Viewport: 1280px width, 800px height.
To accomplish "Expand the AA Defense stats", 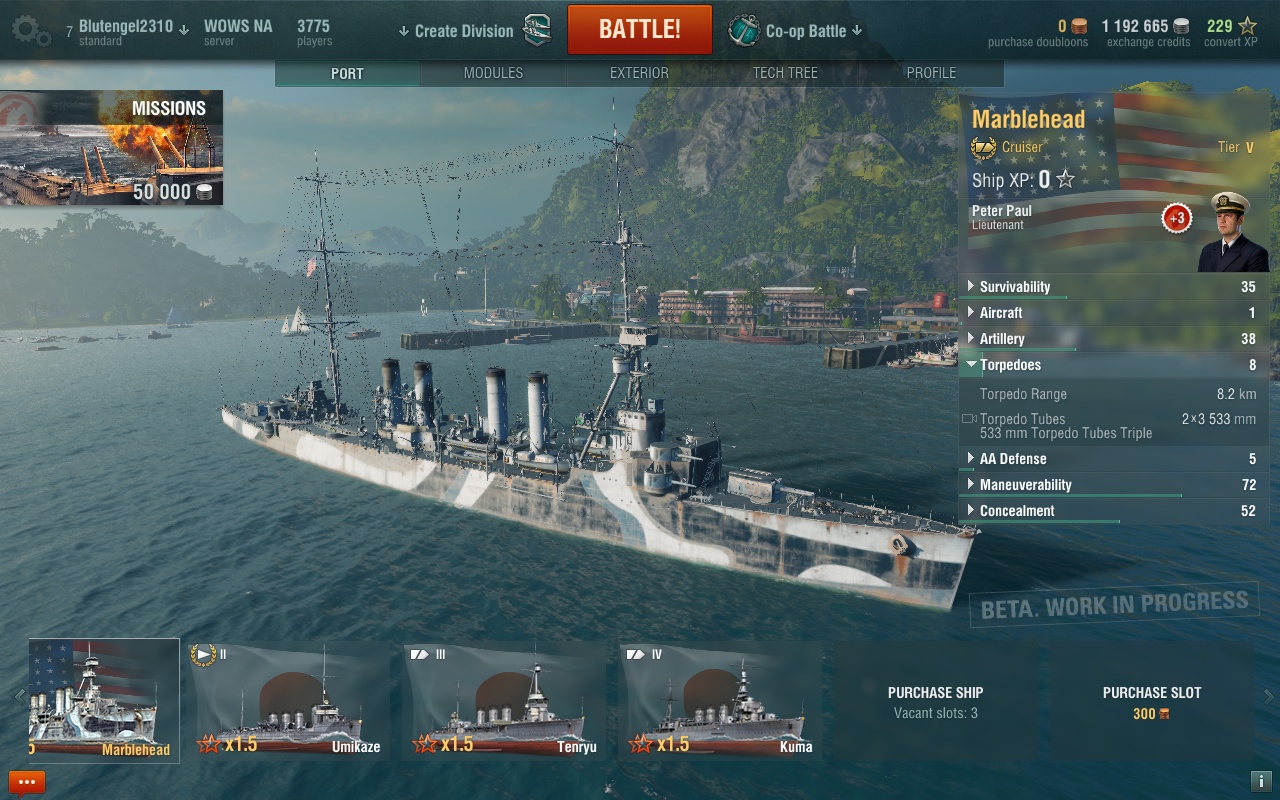I will pyautogui.click(x=1012, y=459).
